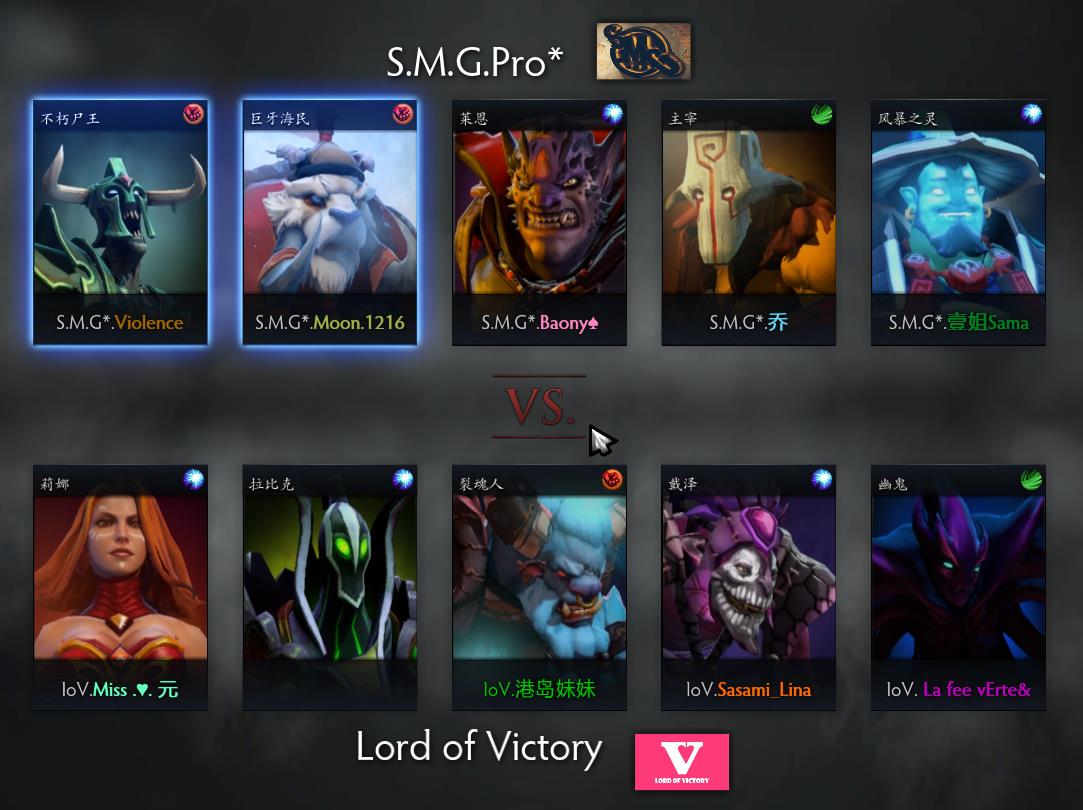The height and width of the screenshot is (810, 1083).
Task: Select the Juggernaut hero card
Action: [749, 222]
